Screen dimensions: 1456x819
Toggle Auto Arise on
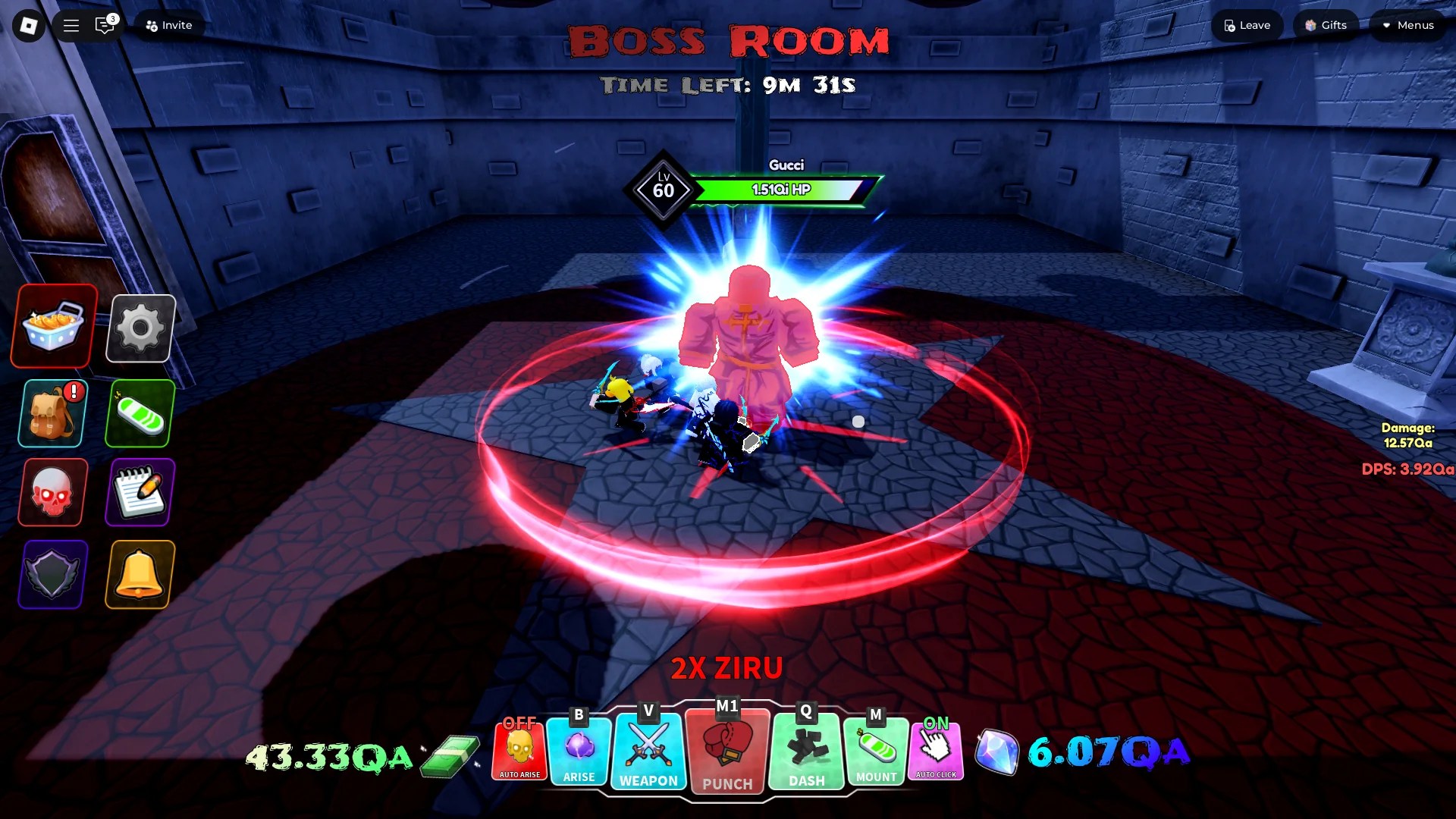coord(519,751)
